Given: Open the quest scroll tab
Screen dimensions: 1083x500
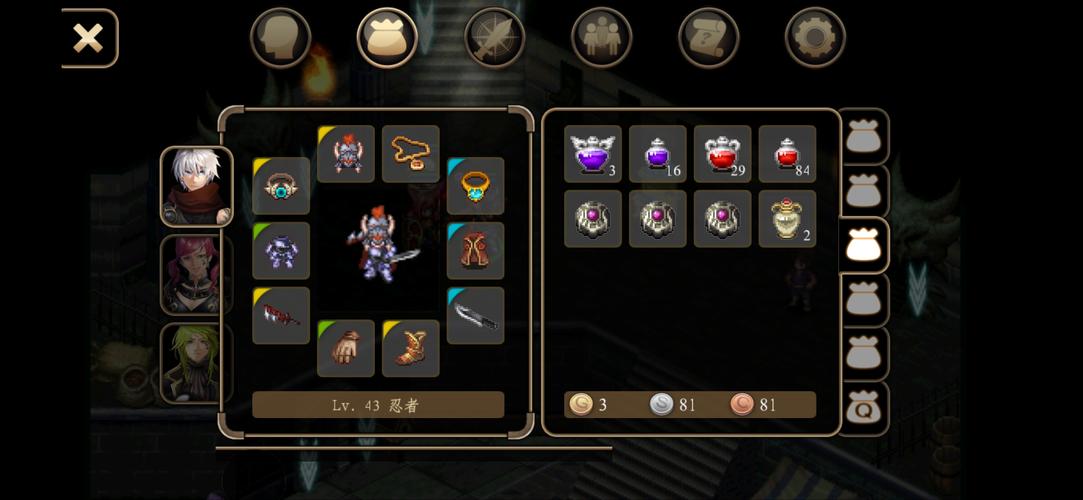Looking at the screenshot, I should coord(708,38).
